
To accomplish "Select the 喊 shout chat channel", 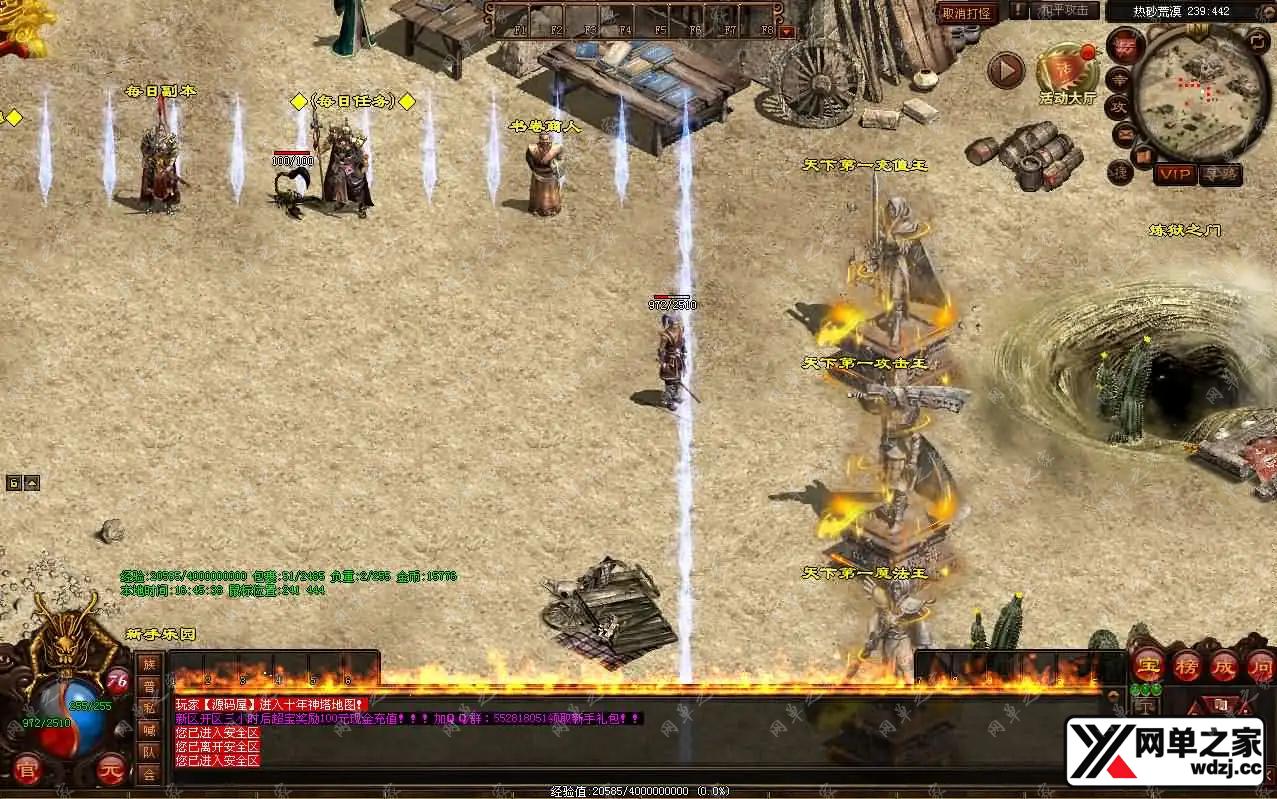I will (x=149, y=730).
